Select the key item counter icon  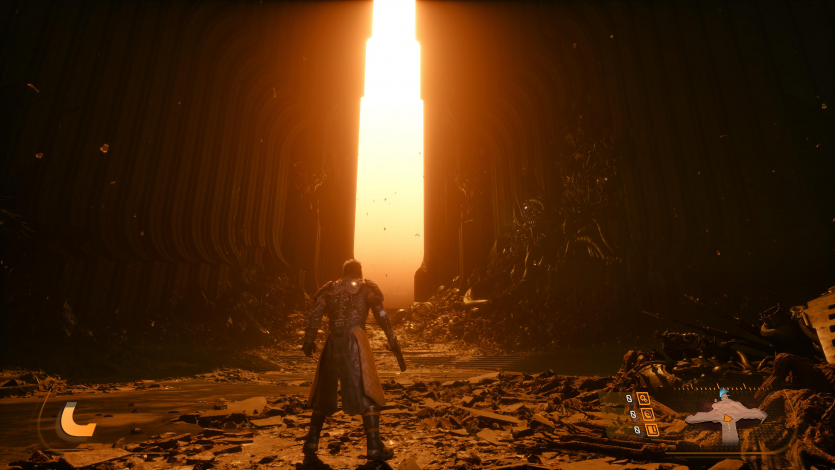click(643, 398)
